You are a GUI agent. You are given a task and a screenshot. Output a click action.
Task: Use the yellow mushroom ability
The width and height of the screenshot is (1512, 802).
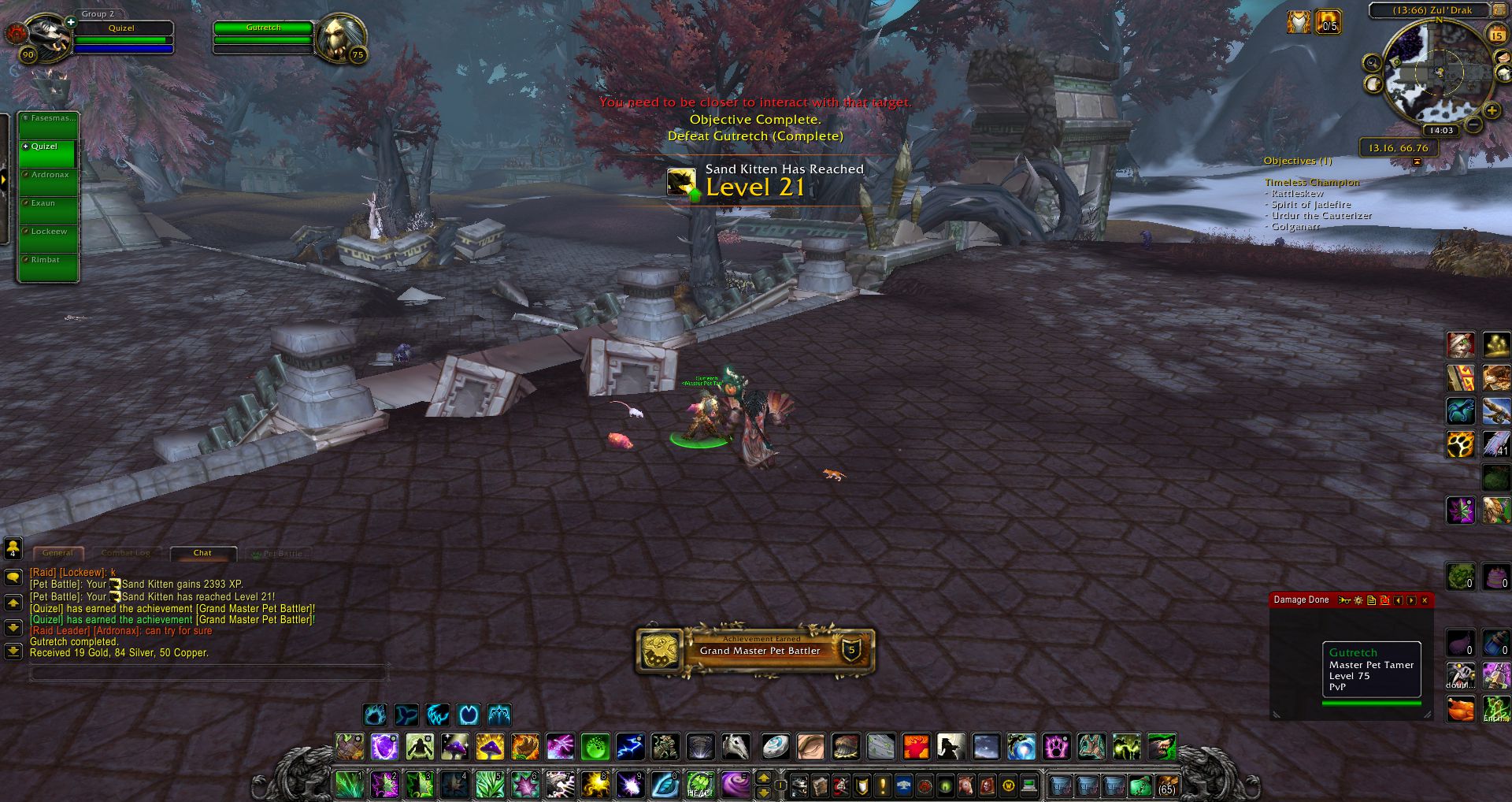coord(489,746)
